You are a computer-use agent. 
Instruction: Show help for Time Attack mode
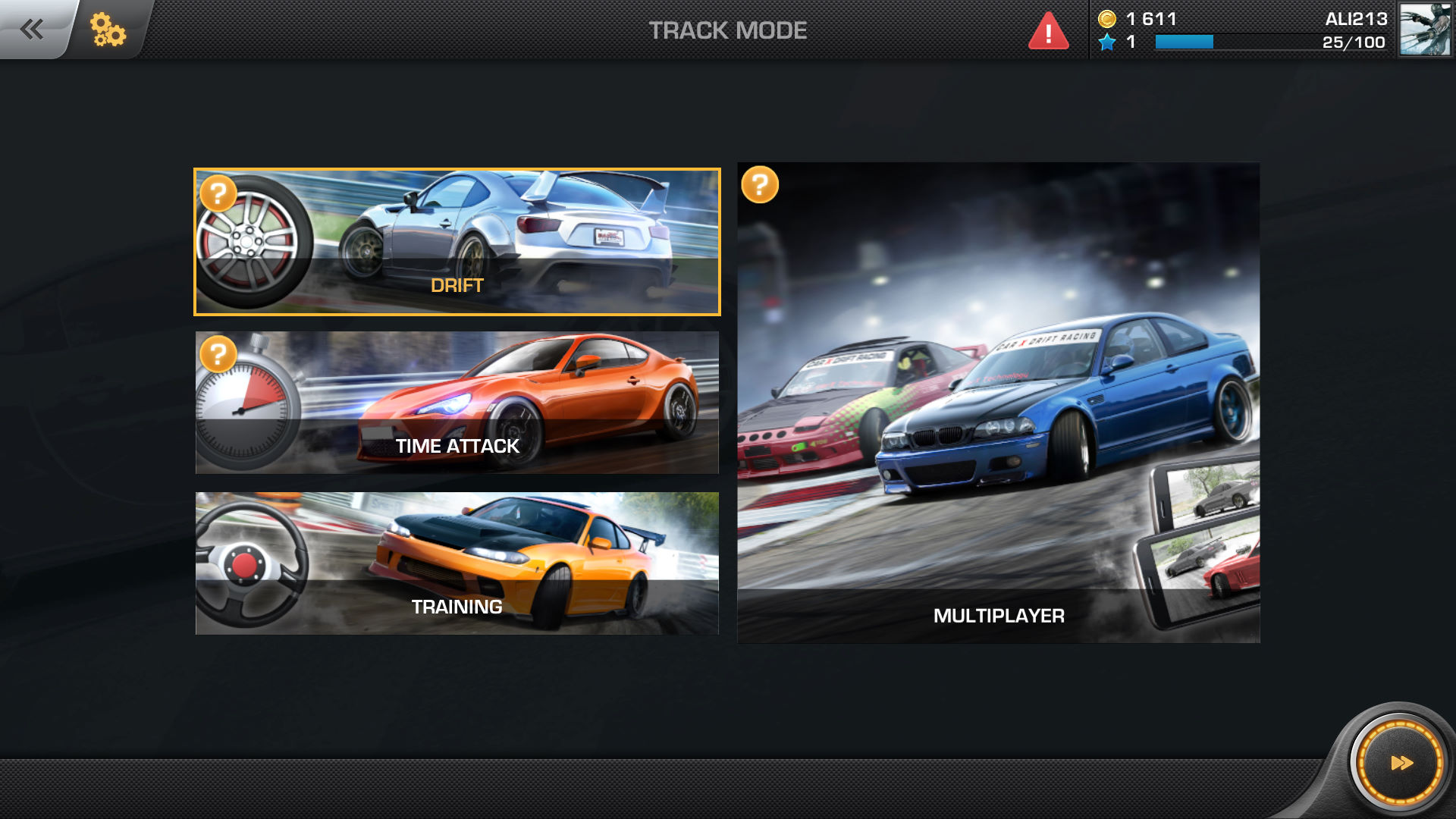(x=218, y=353)
